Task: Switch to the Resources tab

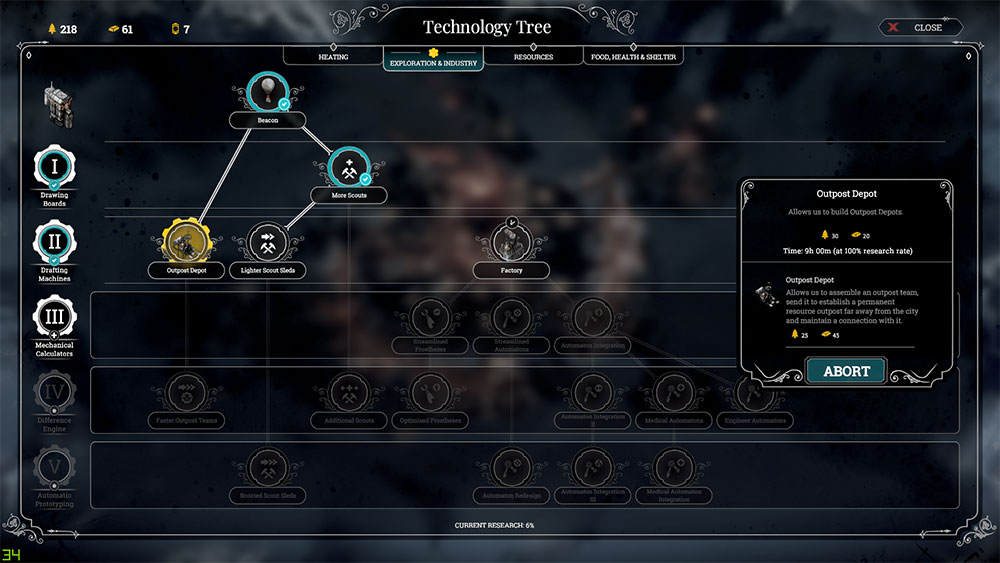Action: click(x=533, y=57)
